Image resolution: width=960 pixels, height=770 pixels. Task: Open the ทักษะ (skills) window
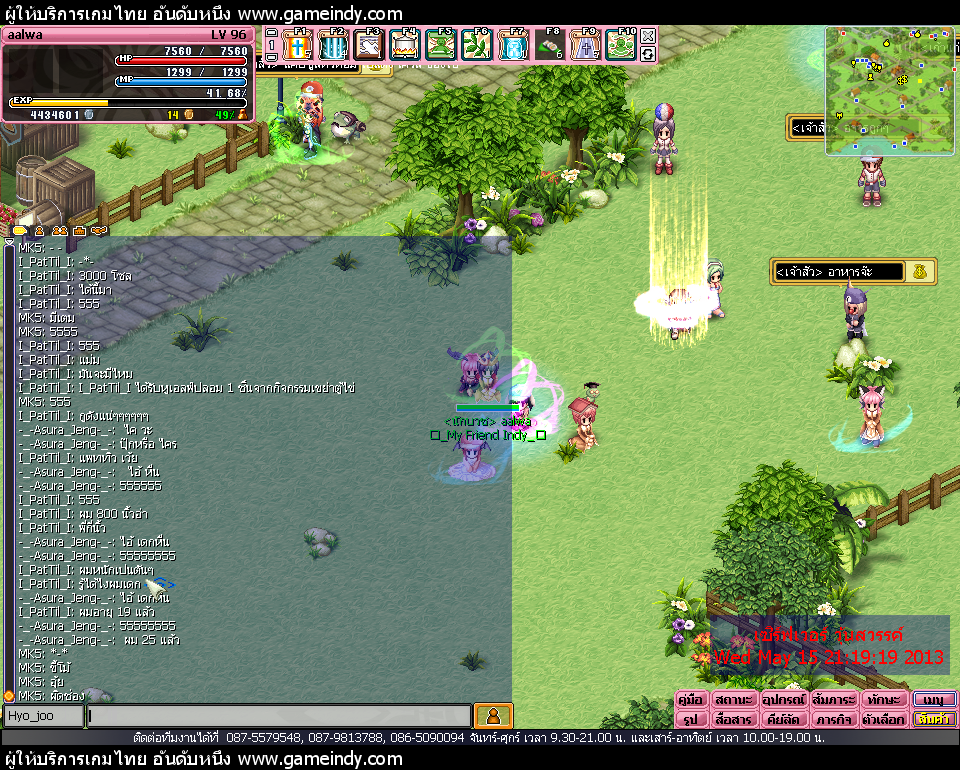point(884,699)
